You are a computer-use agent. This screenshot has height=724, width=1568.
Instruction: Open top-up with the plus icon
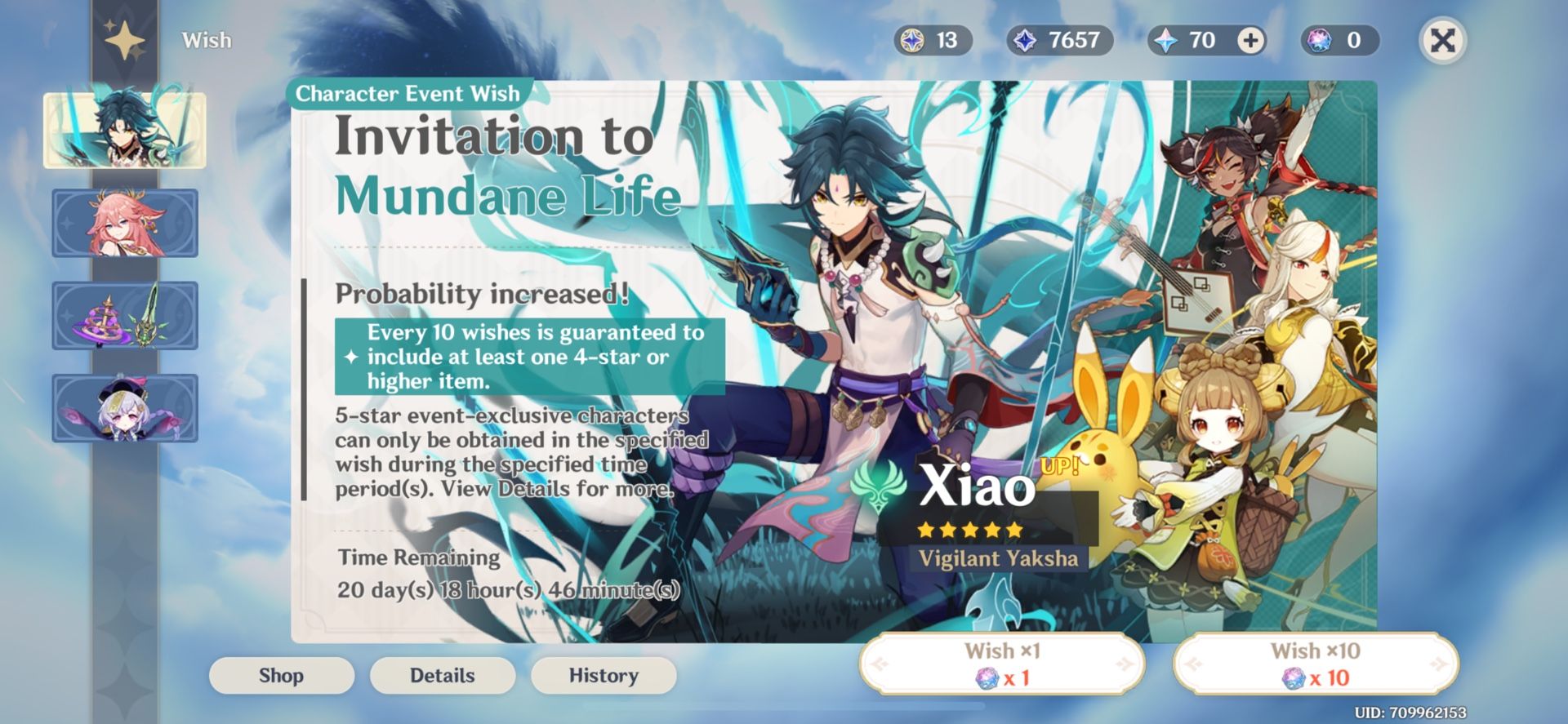click(1249, 39)
